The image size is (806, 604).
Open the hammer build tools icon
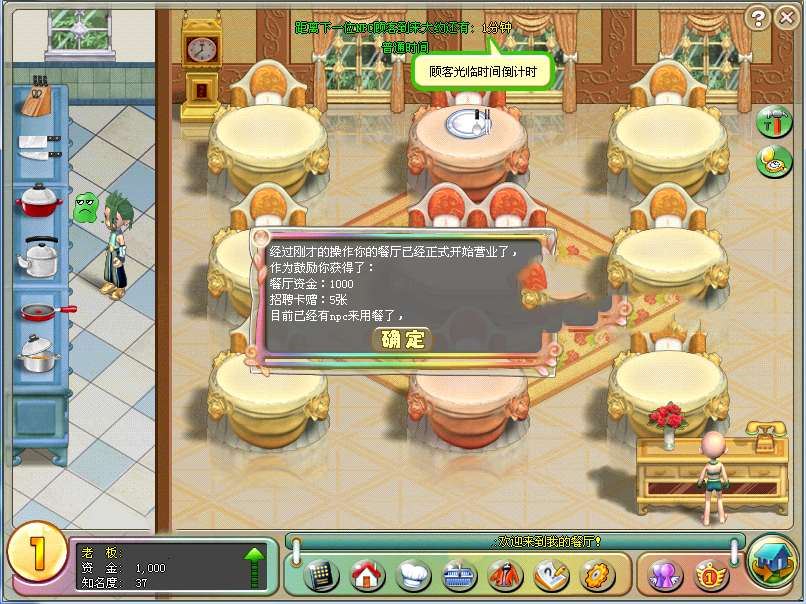[773, 123]
